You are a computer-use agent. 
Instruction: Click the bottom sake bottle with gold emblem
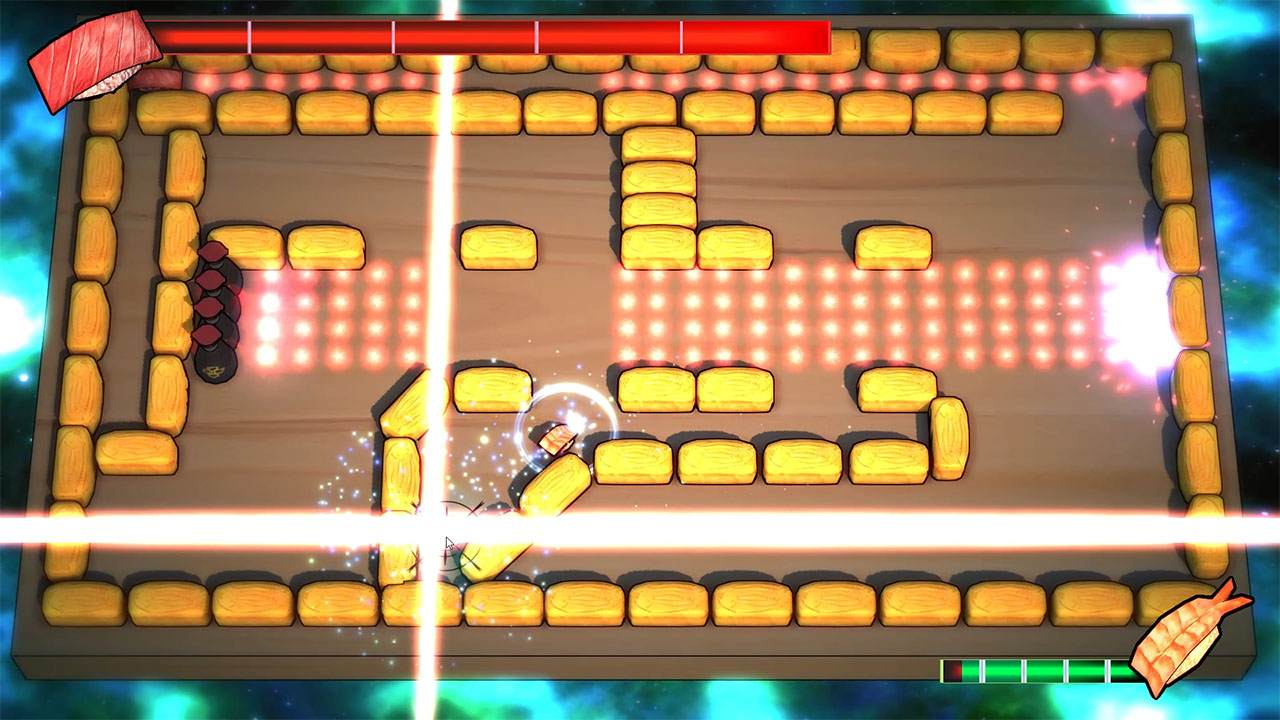[215, 368]
